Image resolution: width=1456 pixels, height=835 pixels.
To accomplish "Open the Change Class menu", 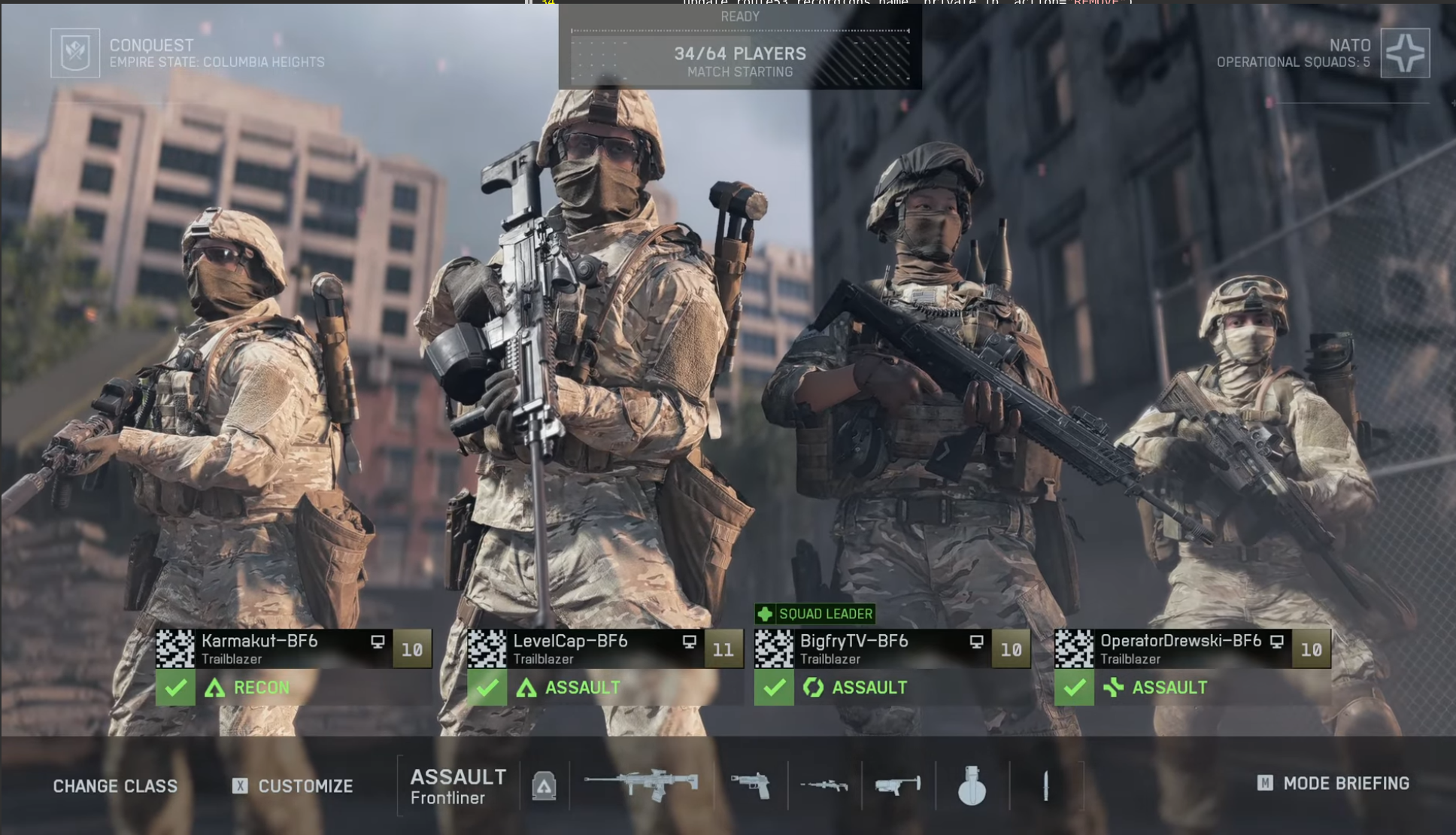I will tap(115, 786).
